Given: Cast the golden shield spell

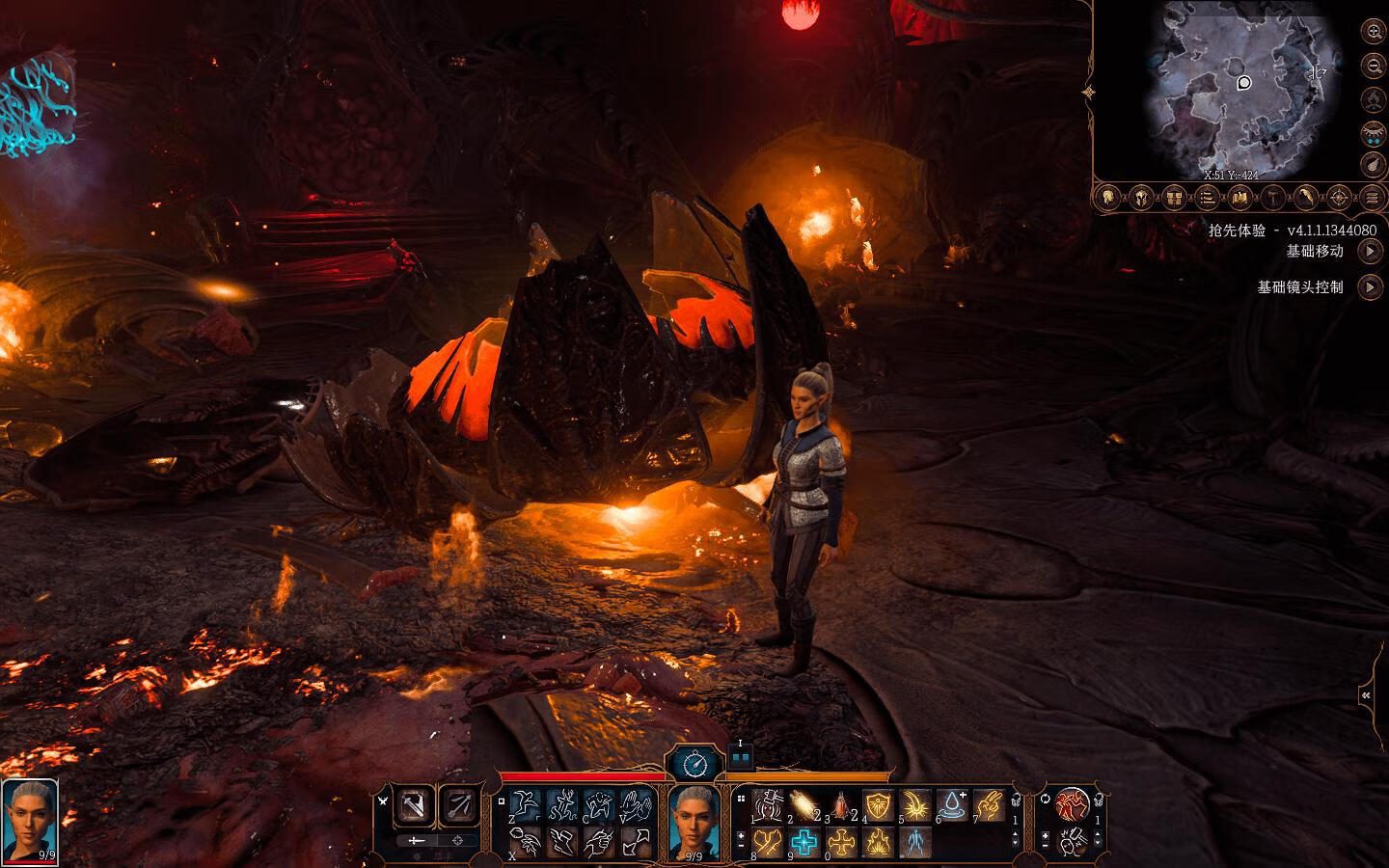Looking at the screenshot, I should pyautogui.click(x=877, y=804).
